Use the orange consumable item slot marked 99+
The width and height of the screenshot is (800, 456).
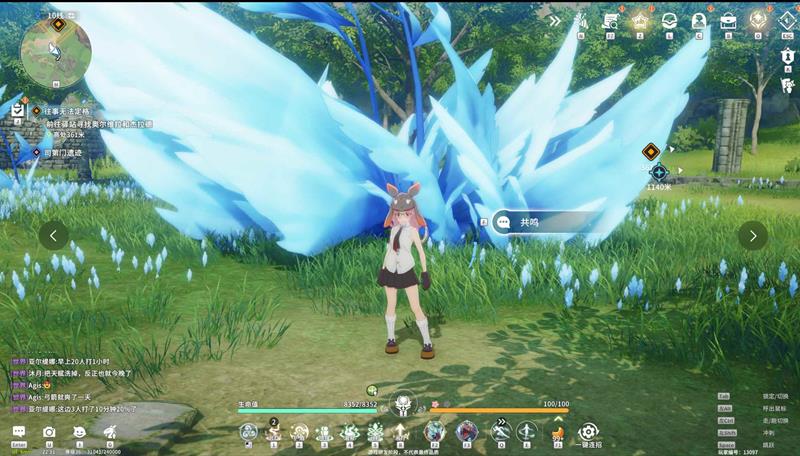tap(557, 432)
